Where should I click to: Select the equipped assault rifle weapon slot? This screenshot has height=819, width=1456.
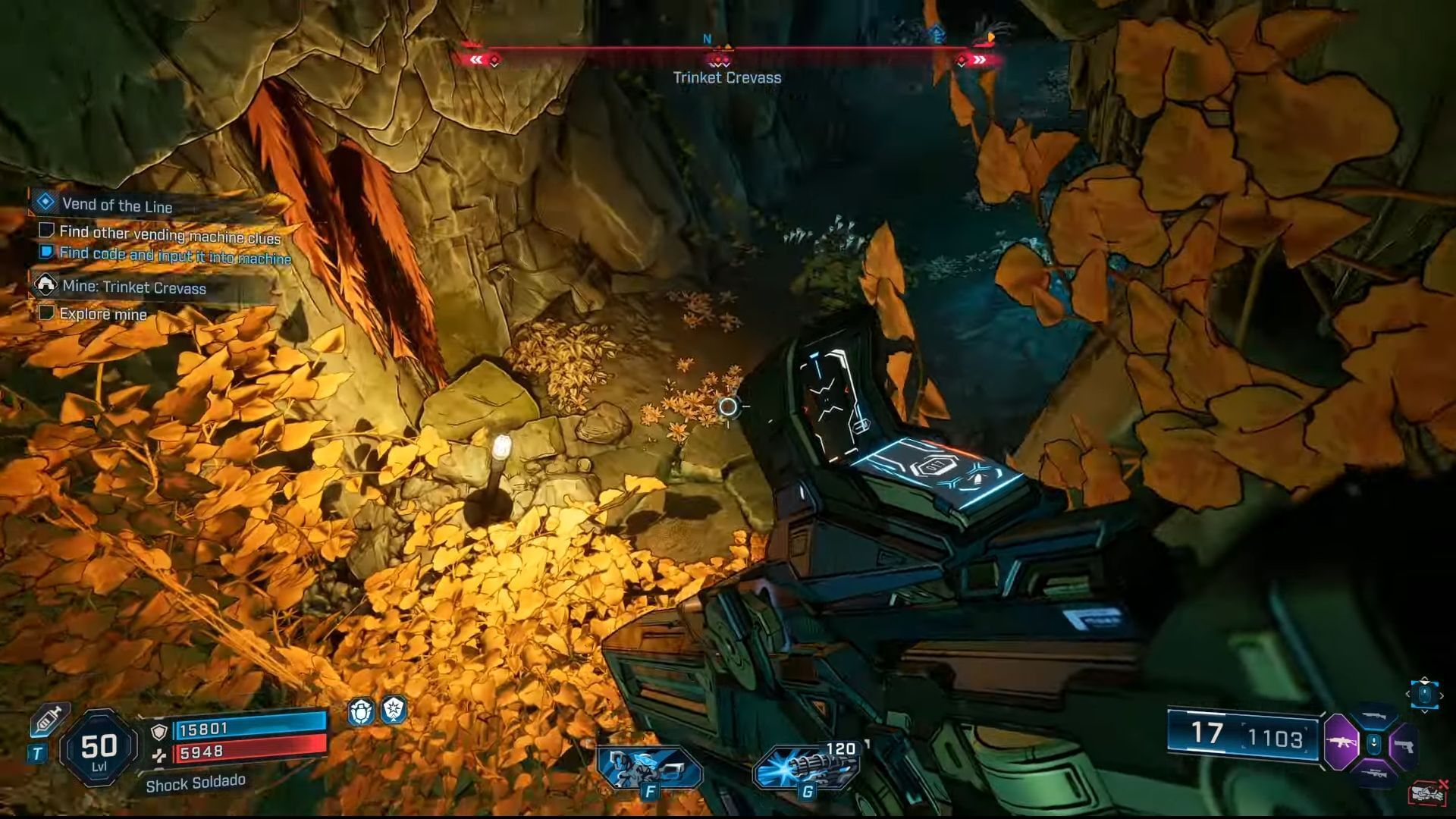[x=1341, y=743]
